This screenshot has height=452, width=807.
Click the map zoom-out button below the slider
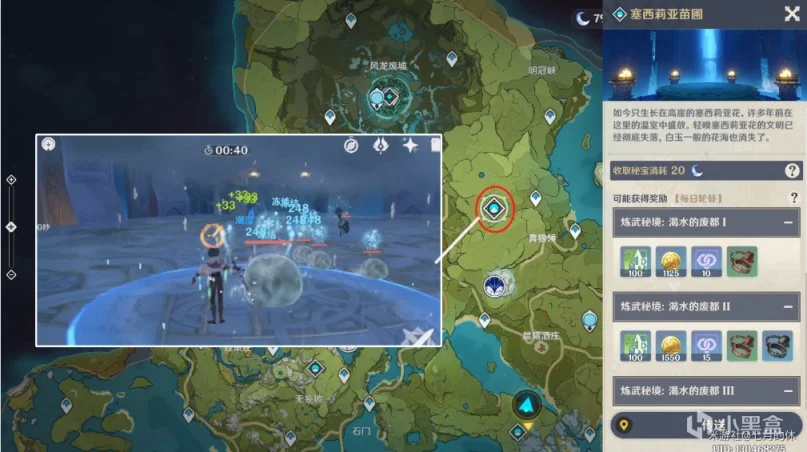11,274
